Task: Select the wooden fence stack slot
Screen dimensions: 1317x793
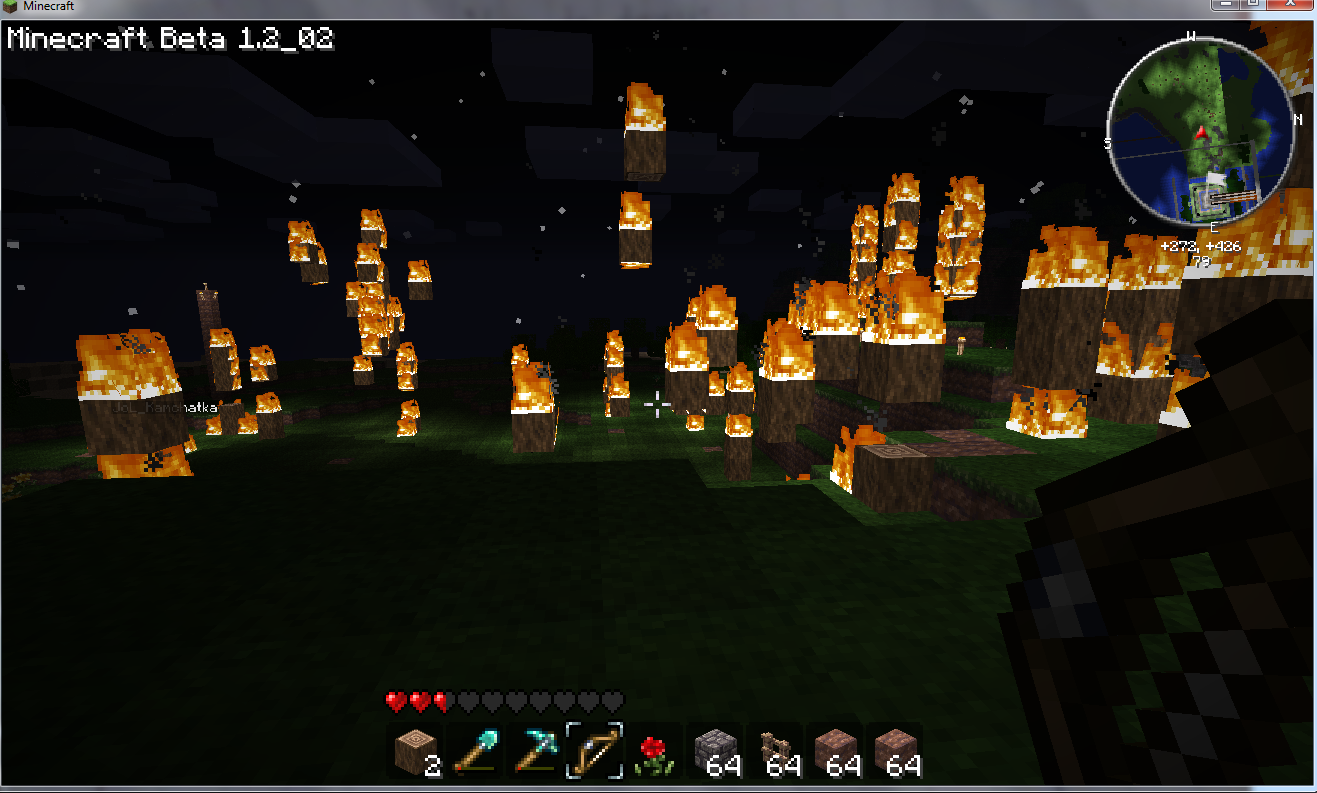Action: [775, 751]
